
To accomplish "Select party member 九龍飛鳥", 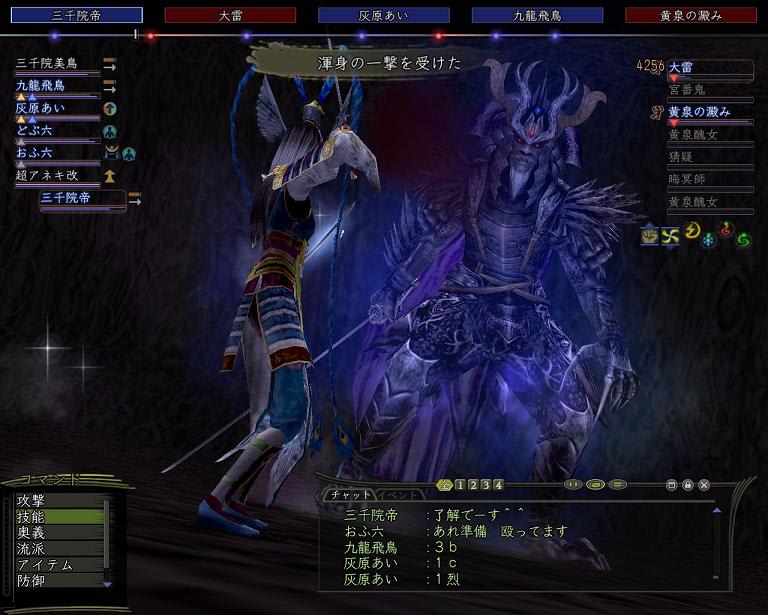I will tap(40, 86).
